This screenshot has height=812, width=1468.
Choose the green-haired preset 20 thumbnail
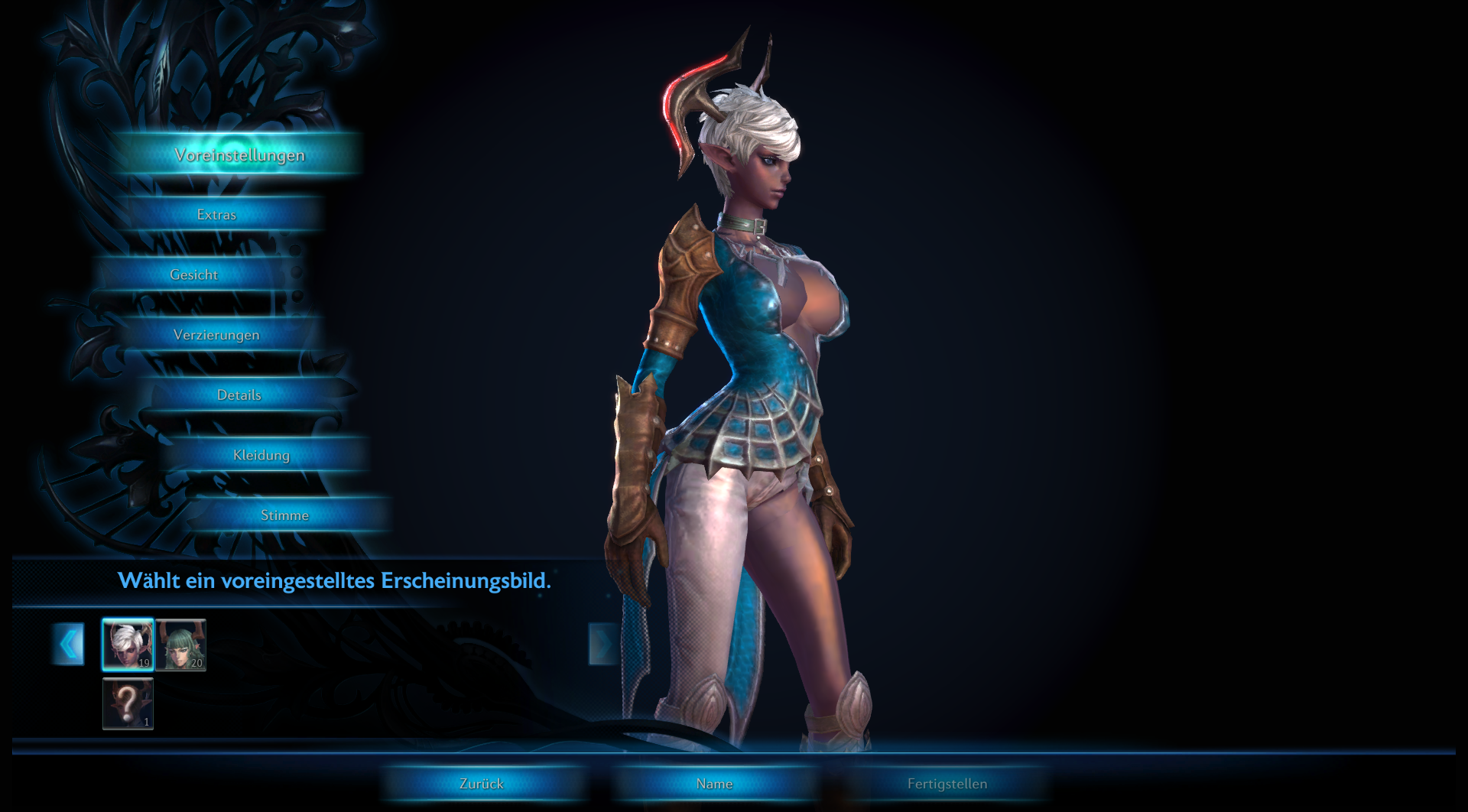[x=181, y=645]
